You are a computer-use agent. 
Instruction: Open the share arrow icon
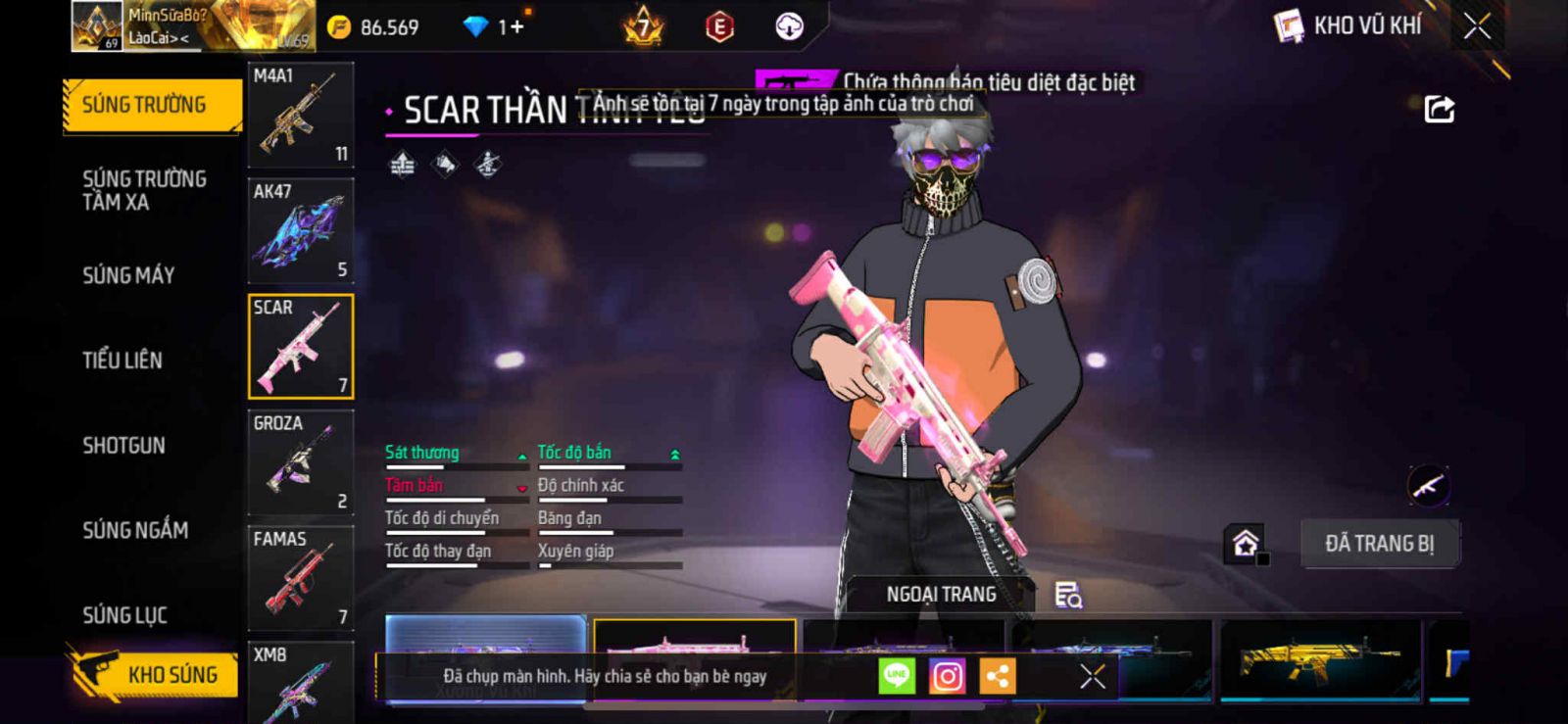tap(1439, 110)
